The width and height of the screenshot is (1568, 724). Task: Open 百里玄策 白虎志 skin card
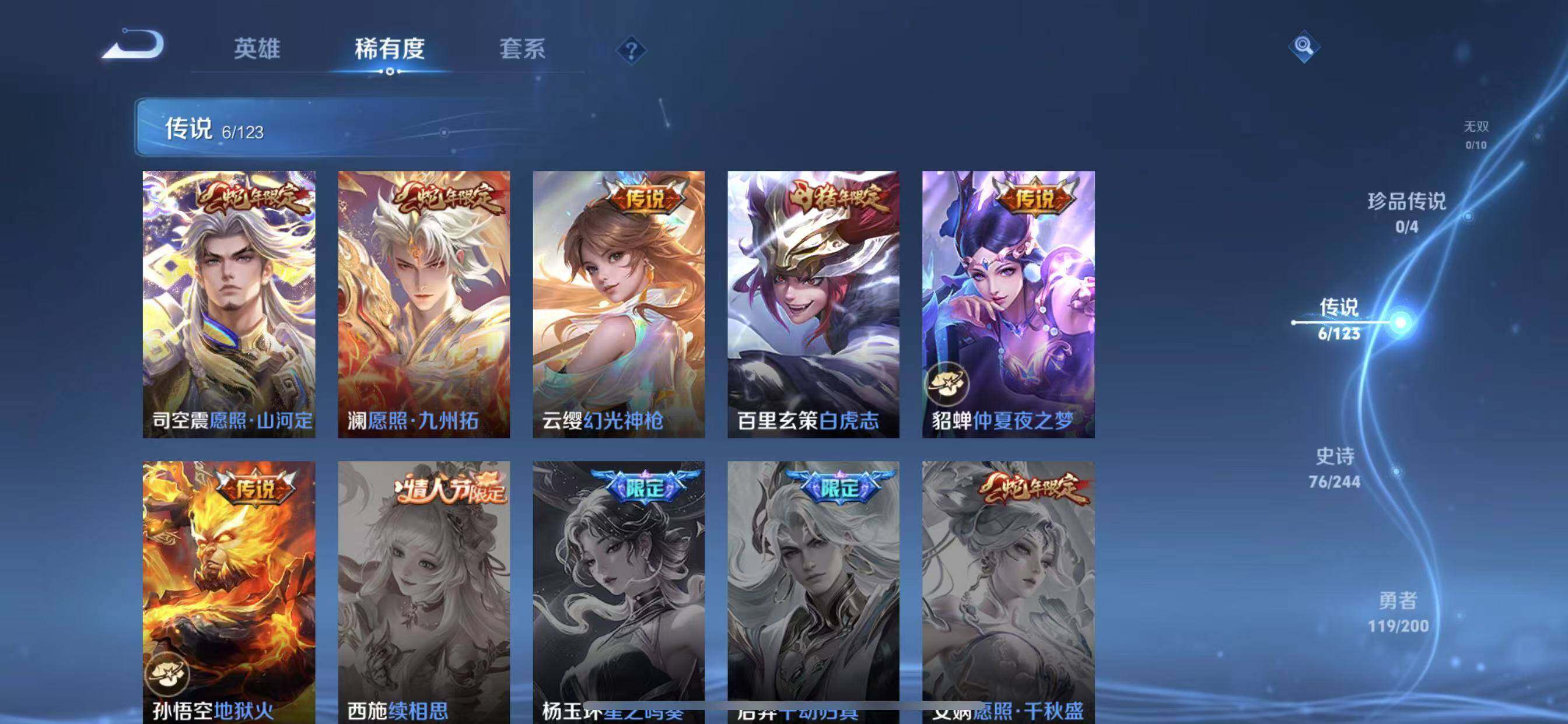click(813, 304)
